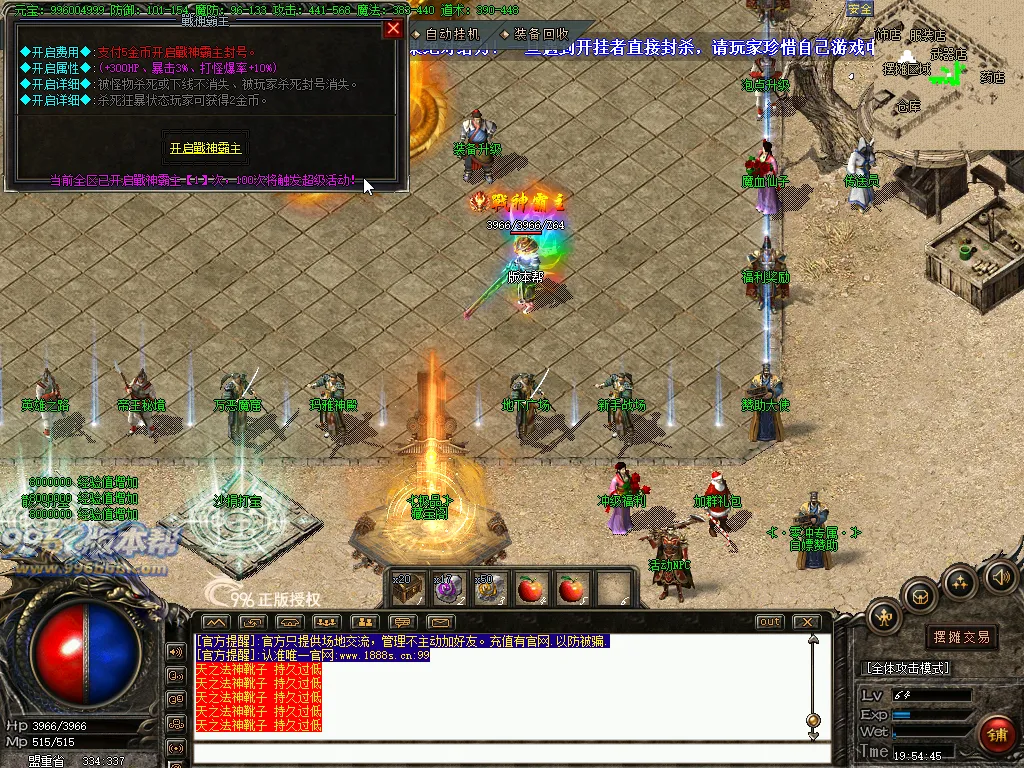
Task: Click the red 铺 shop button
Action: coord(996,734)
